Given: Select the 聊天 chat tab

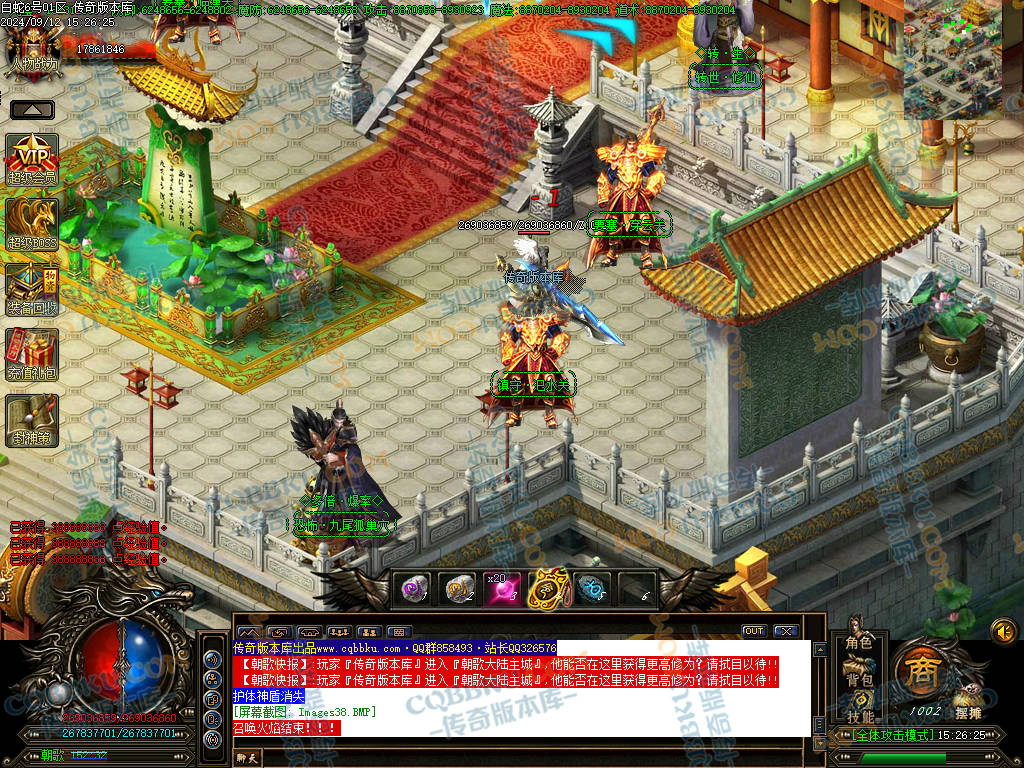Looking at the screenshot, I should [x=247, y=759].
